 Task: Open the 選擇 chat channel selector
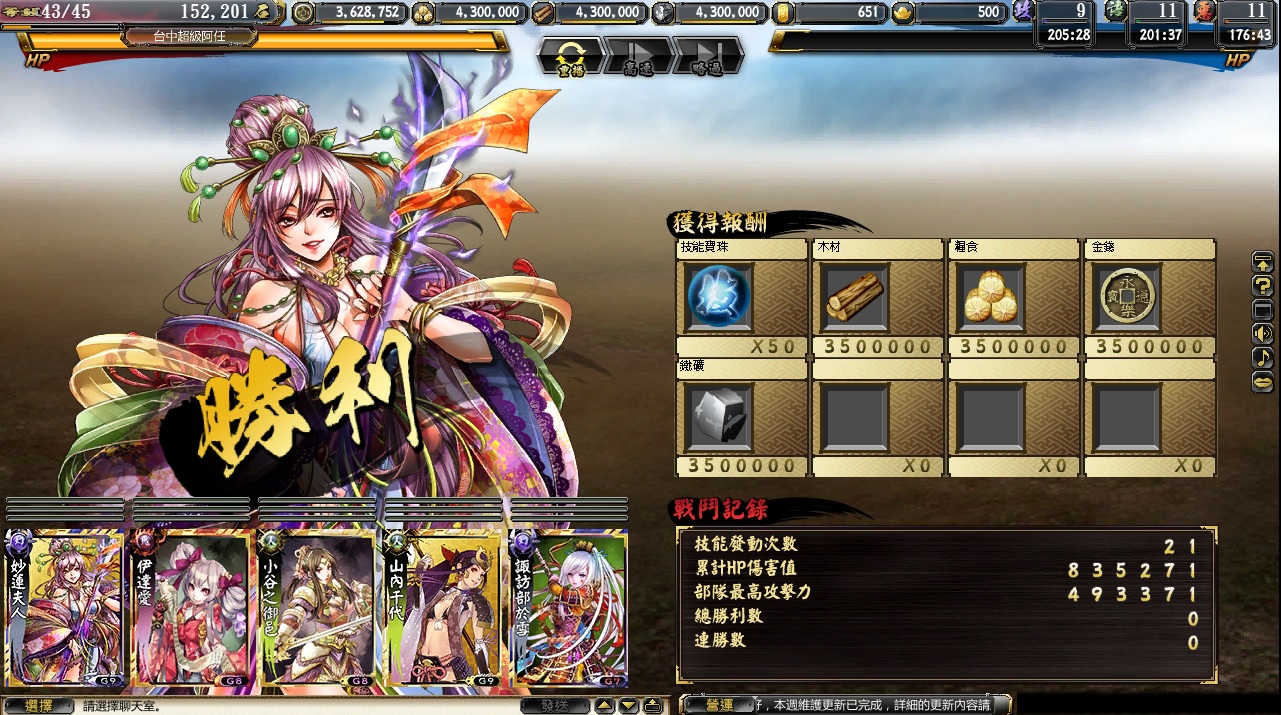pos(38,706)
